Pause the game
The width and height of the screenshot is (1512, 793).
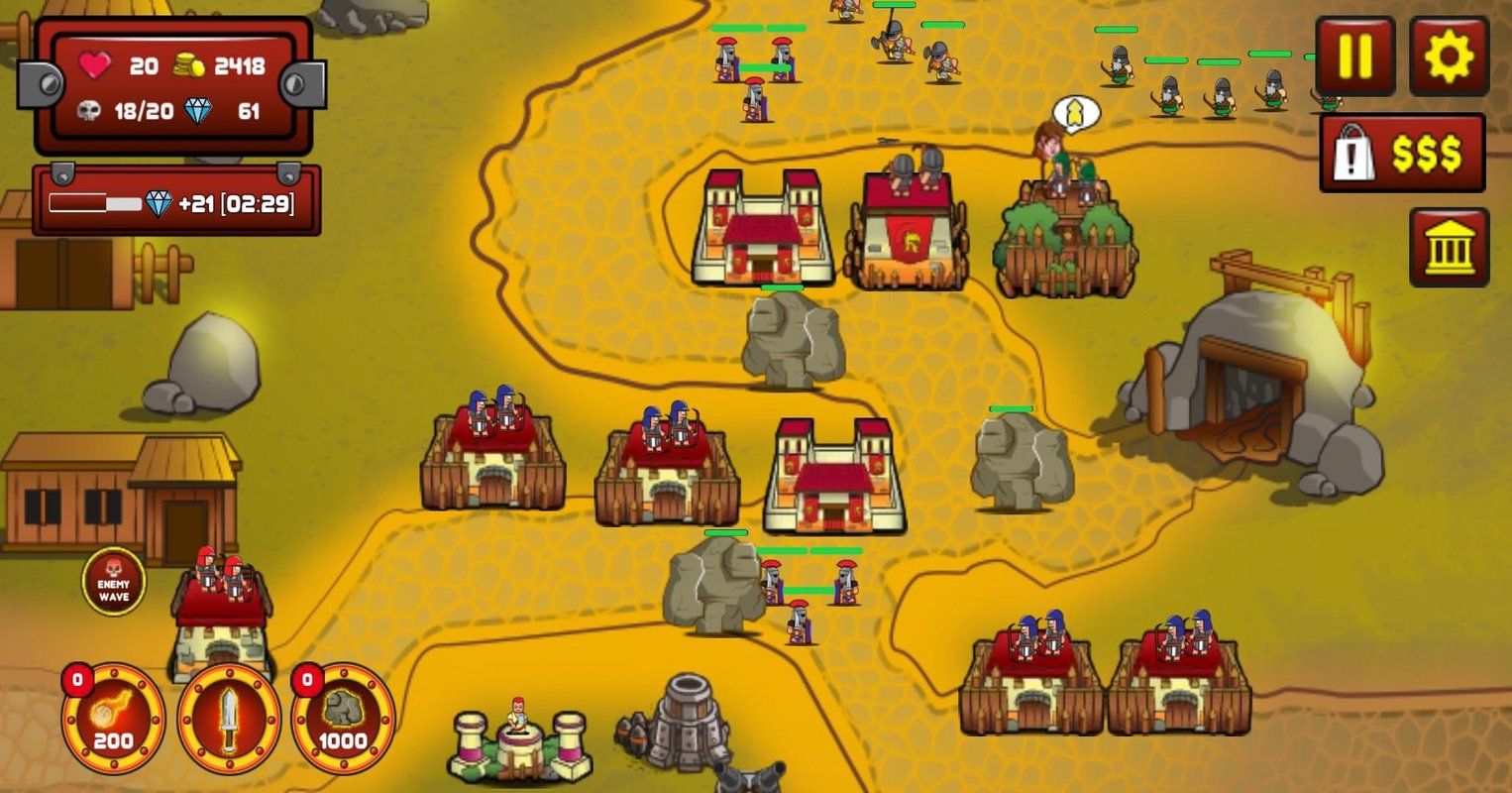coord(1354,57)
